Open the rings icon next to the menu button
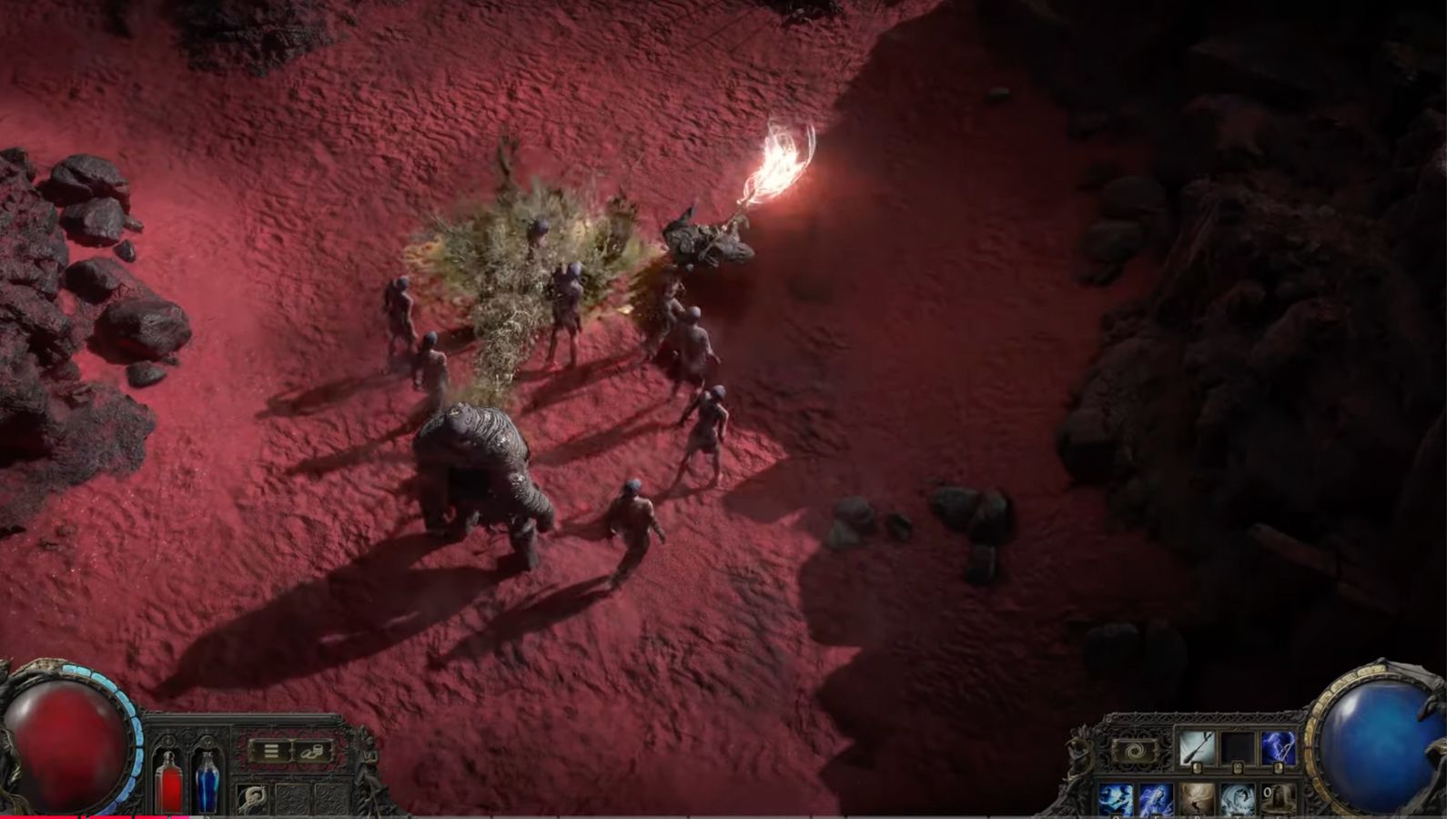The width and height of the screenshot is (1456, 819). (x=309, y=753)
